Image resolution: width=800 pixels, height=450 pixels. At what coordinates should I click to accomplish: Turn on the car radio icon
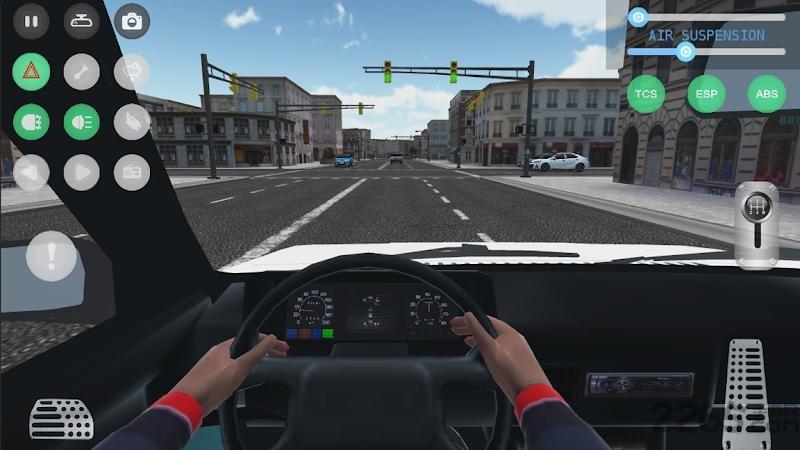(x=131, y=172)
